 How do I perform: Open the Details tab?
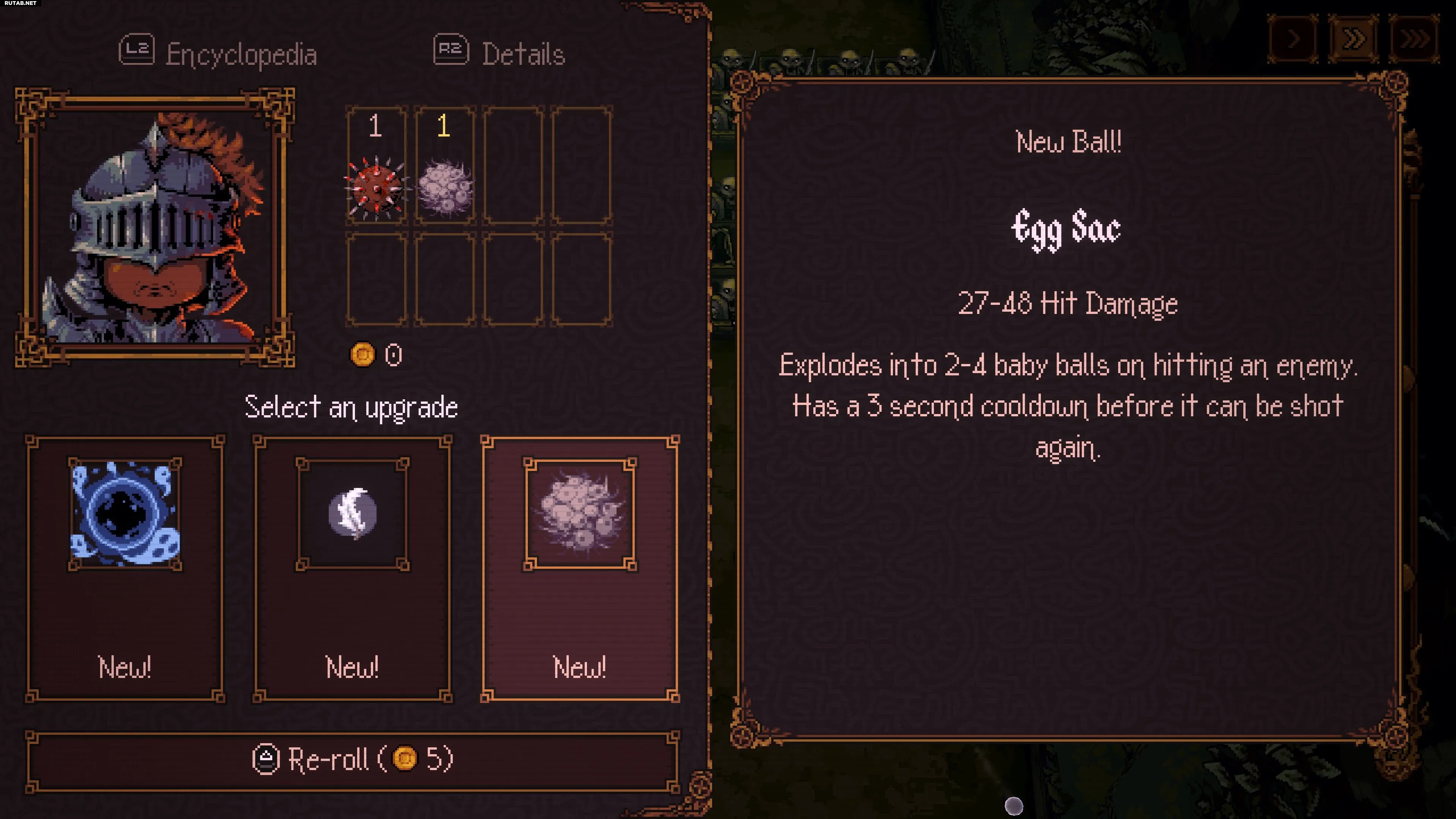500,54
